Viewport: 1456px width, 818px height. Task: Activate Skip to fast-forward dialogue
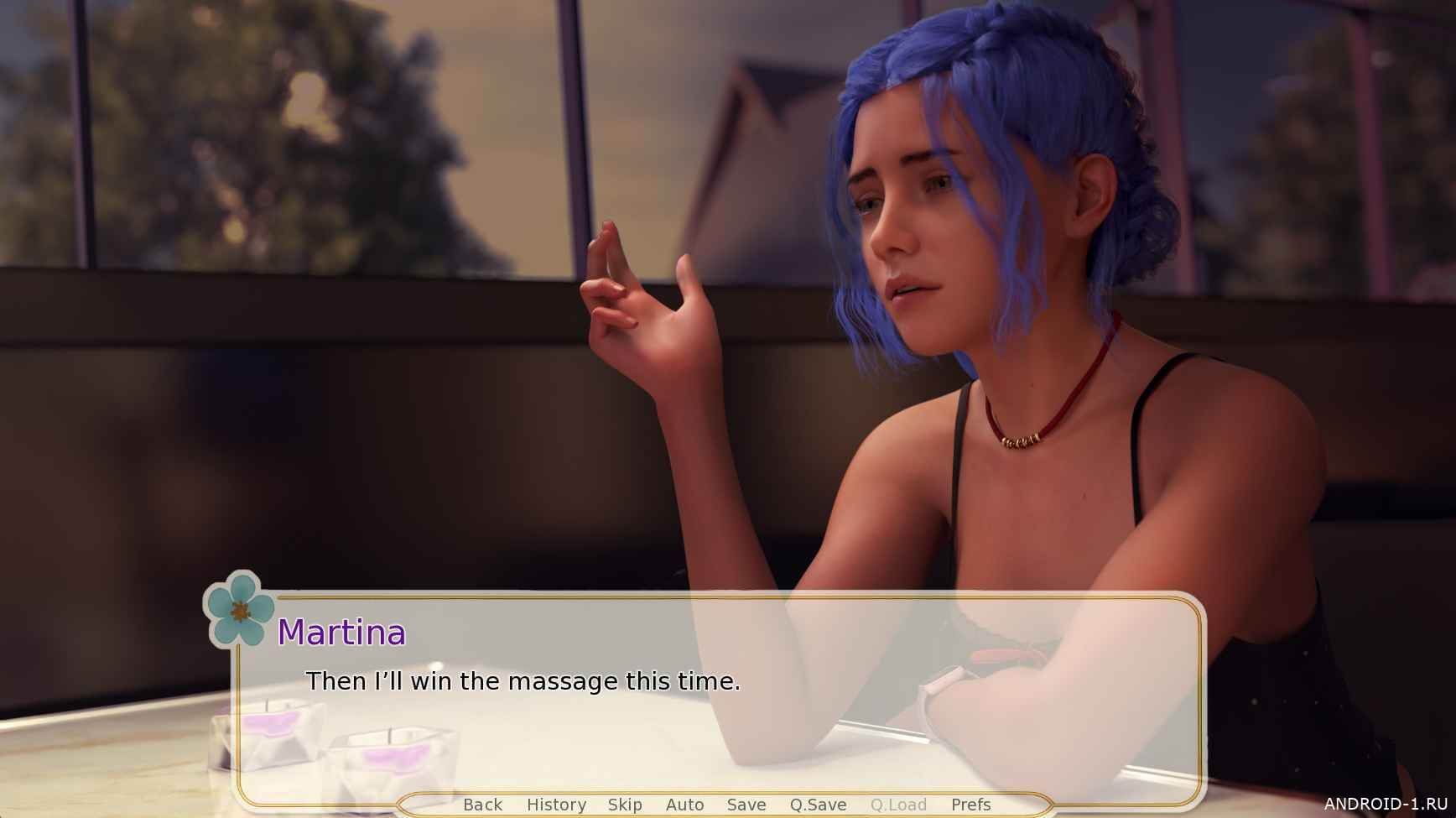(625, 805)
